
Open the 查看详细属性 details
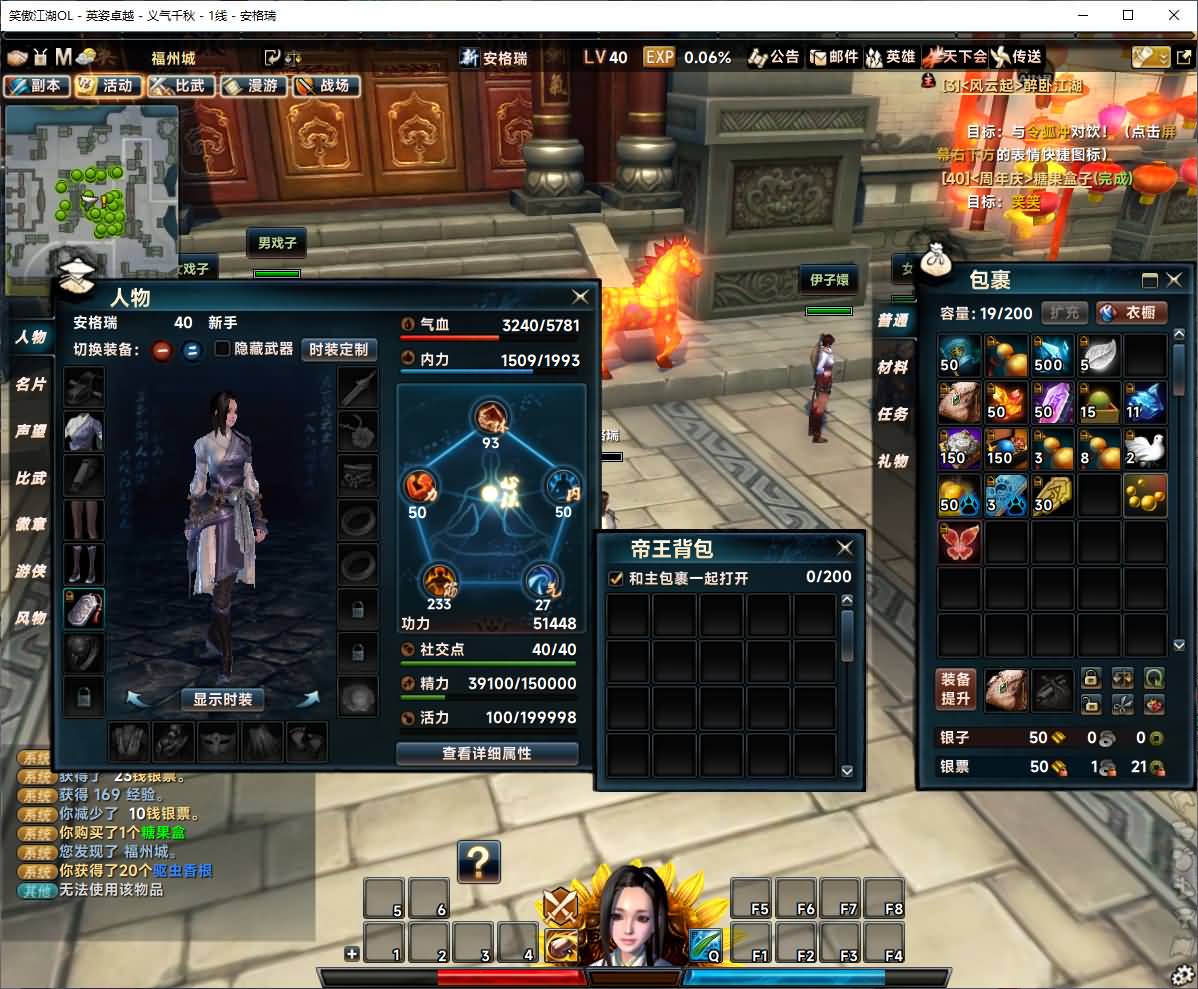(x=487, y=753)
